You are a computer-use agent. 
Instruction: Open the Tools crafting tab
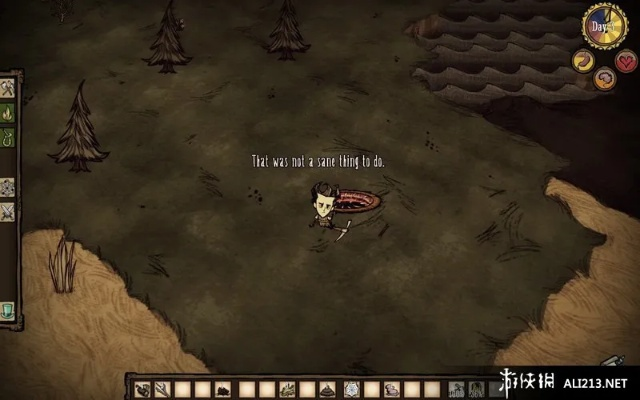point(8,89)
